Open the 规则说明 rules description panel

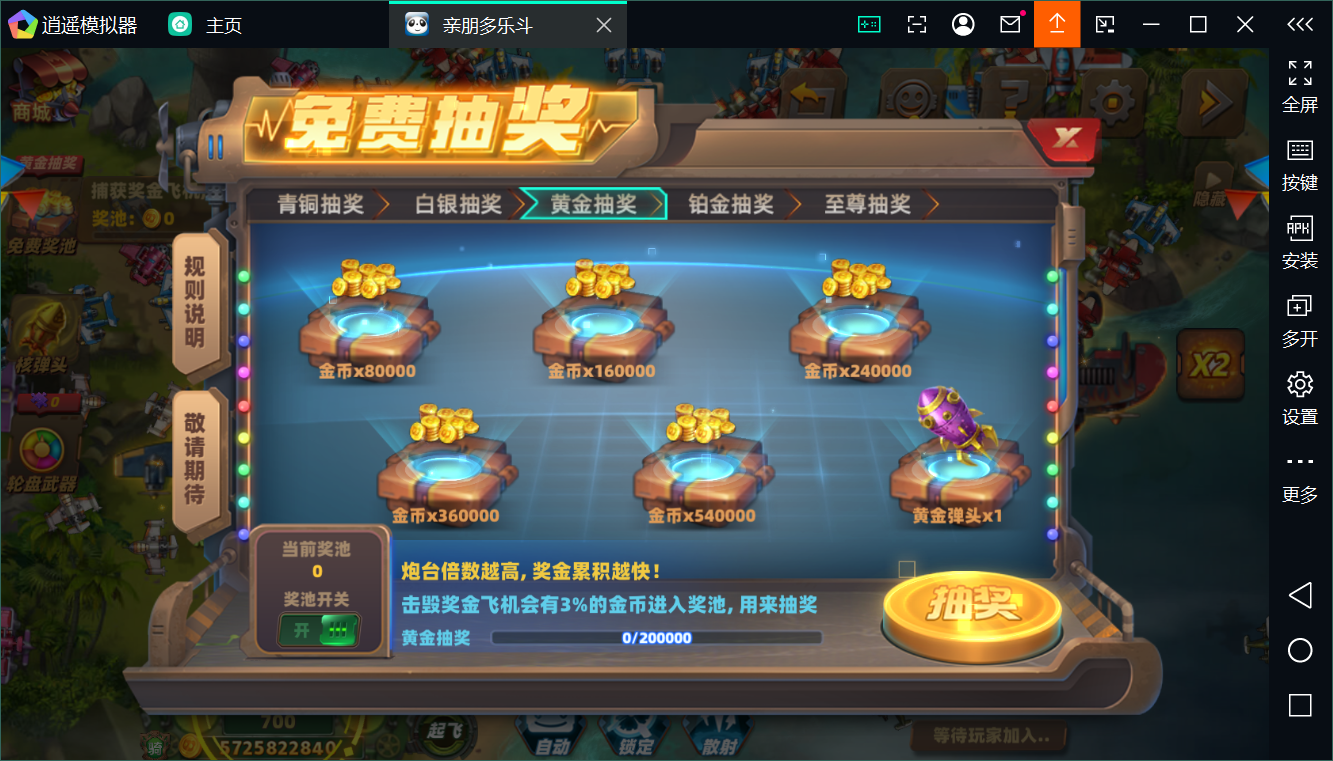point(196,305)
